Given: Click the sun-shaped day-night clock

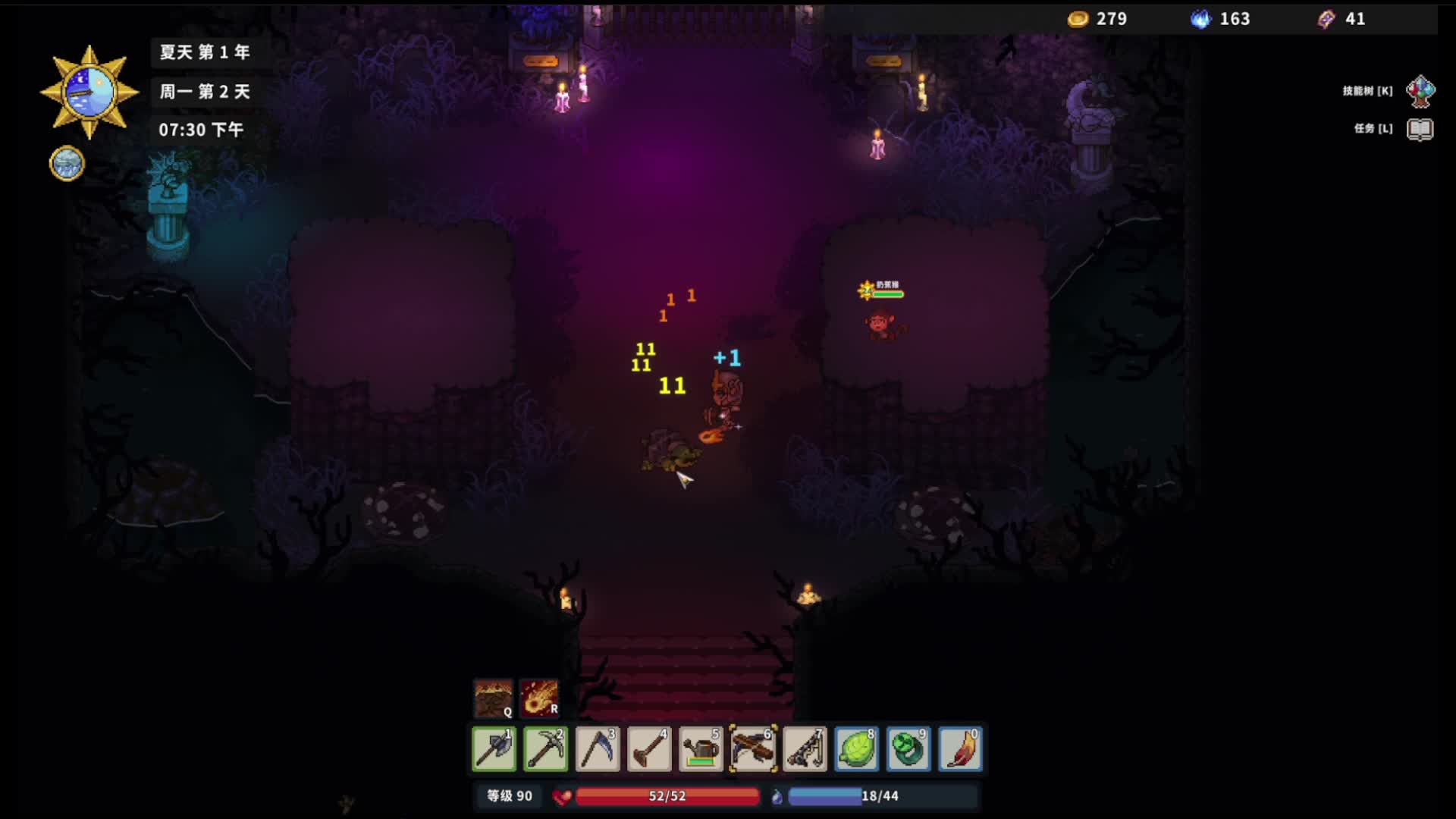Looking at the screenshot, I should [x=89, y=93].
